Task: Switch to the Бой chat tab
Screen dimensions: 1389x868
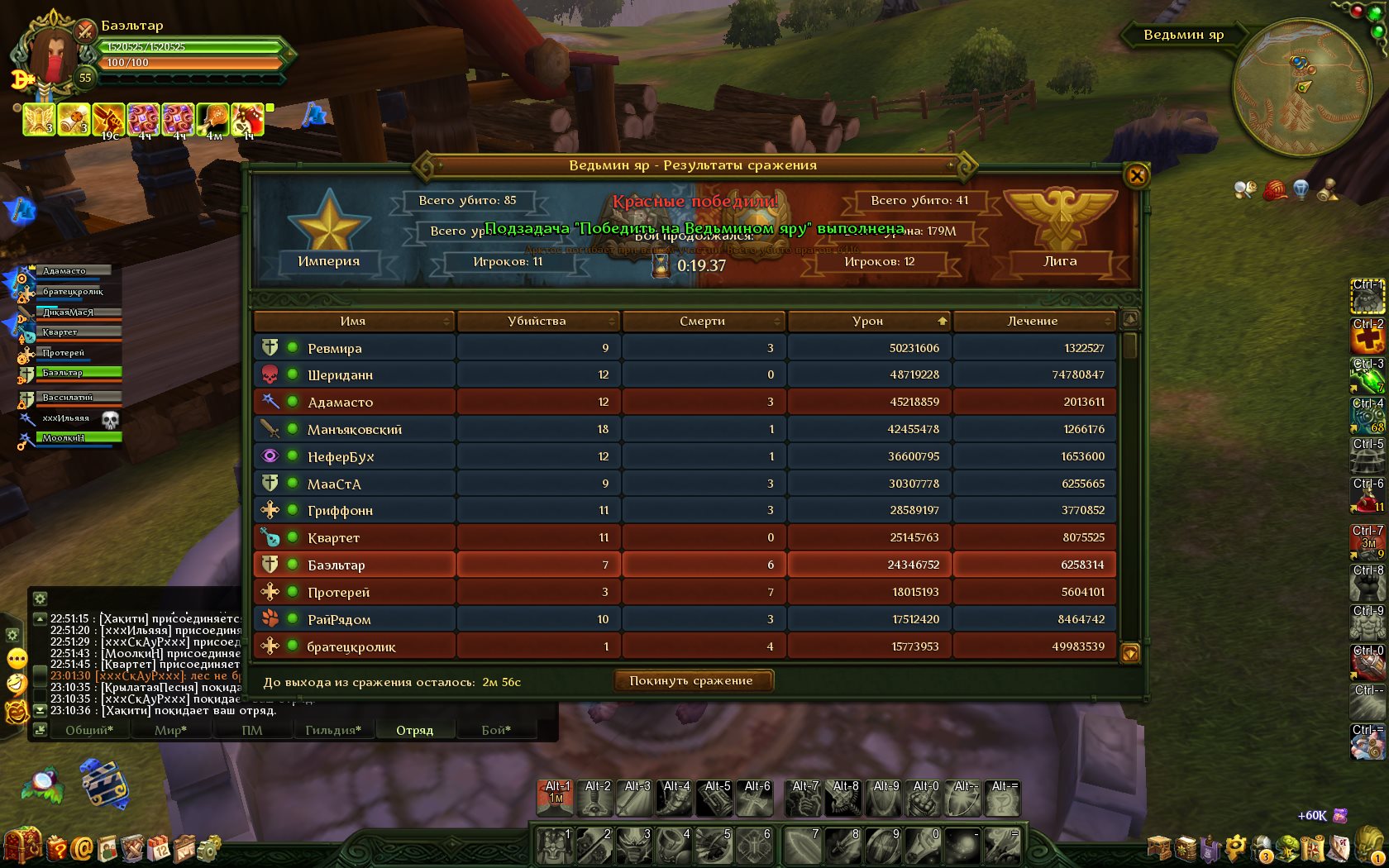Action: 496,730
